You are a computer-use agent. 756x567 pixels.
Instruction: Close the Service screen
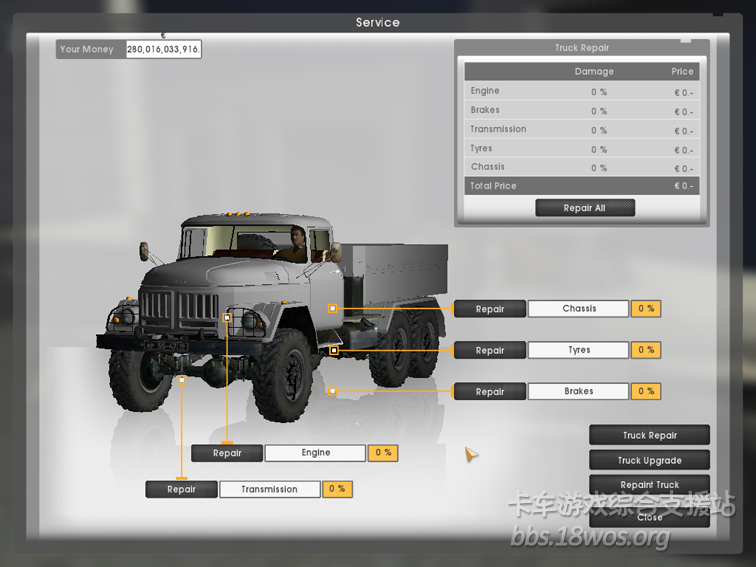pos(649,517)
